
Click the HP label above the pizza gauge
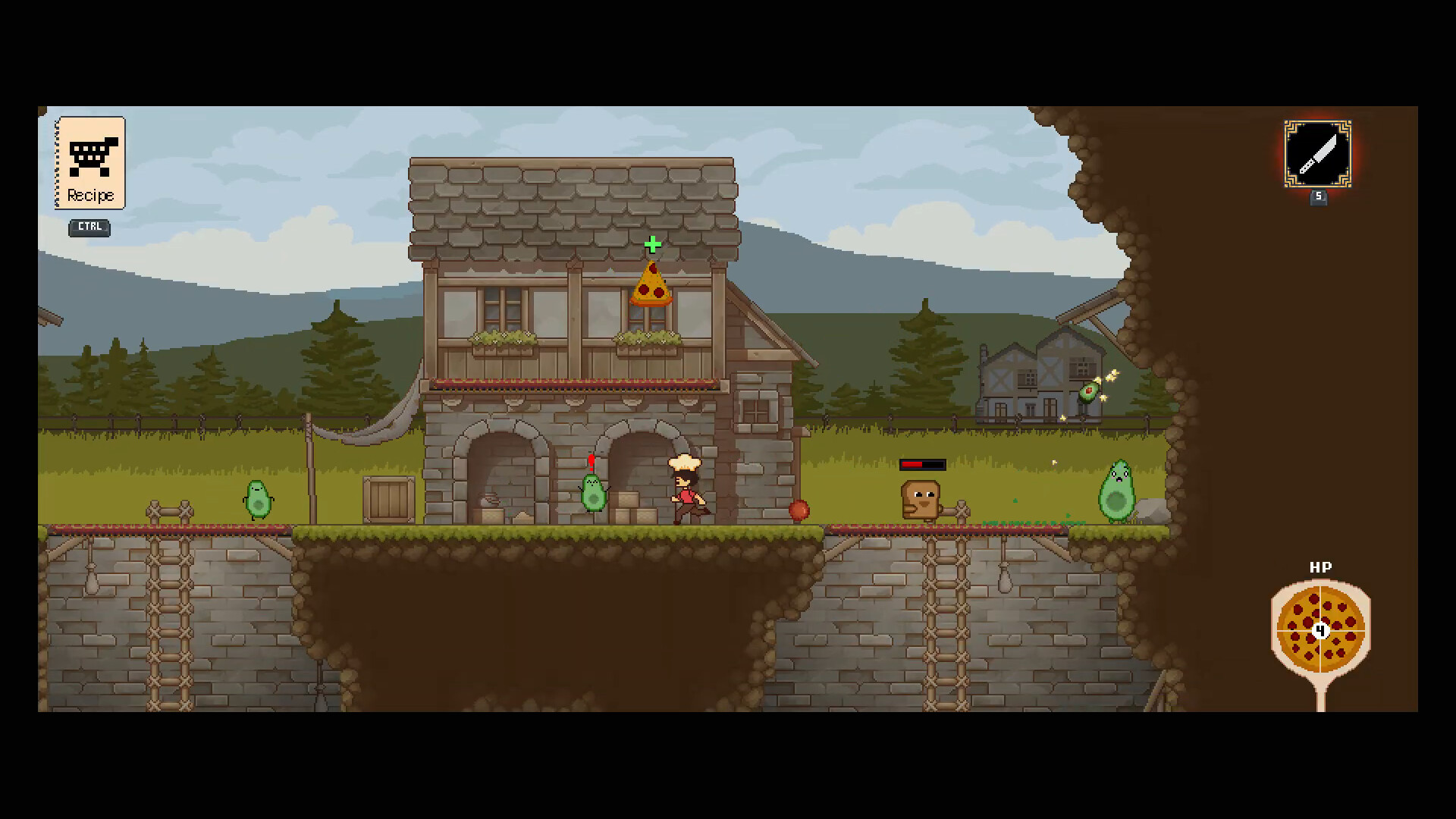tap(1319, 566)
